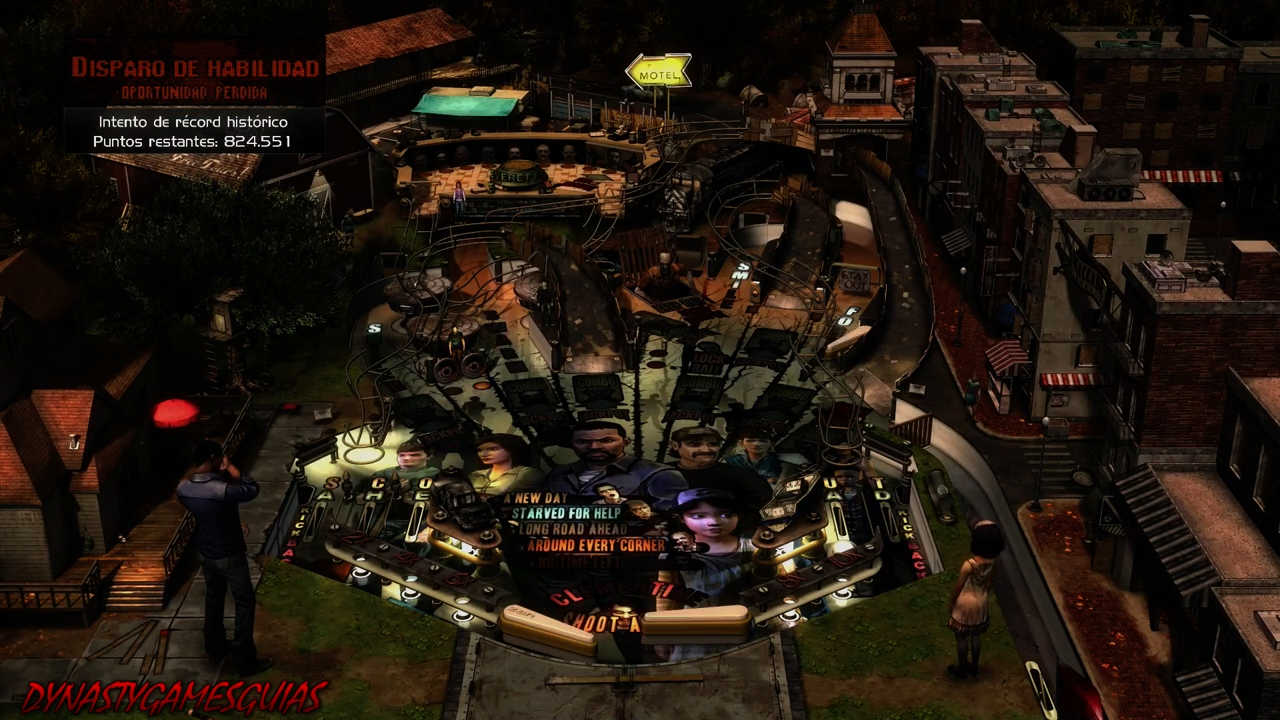Click the SHOOT A text on the apron

pyautogui.click(x=604, y=620)
